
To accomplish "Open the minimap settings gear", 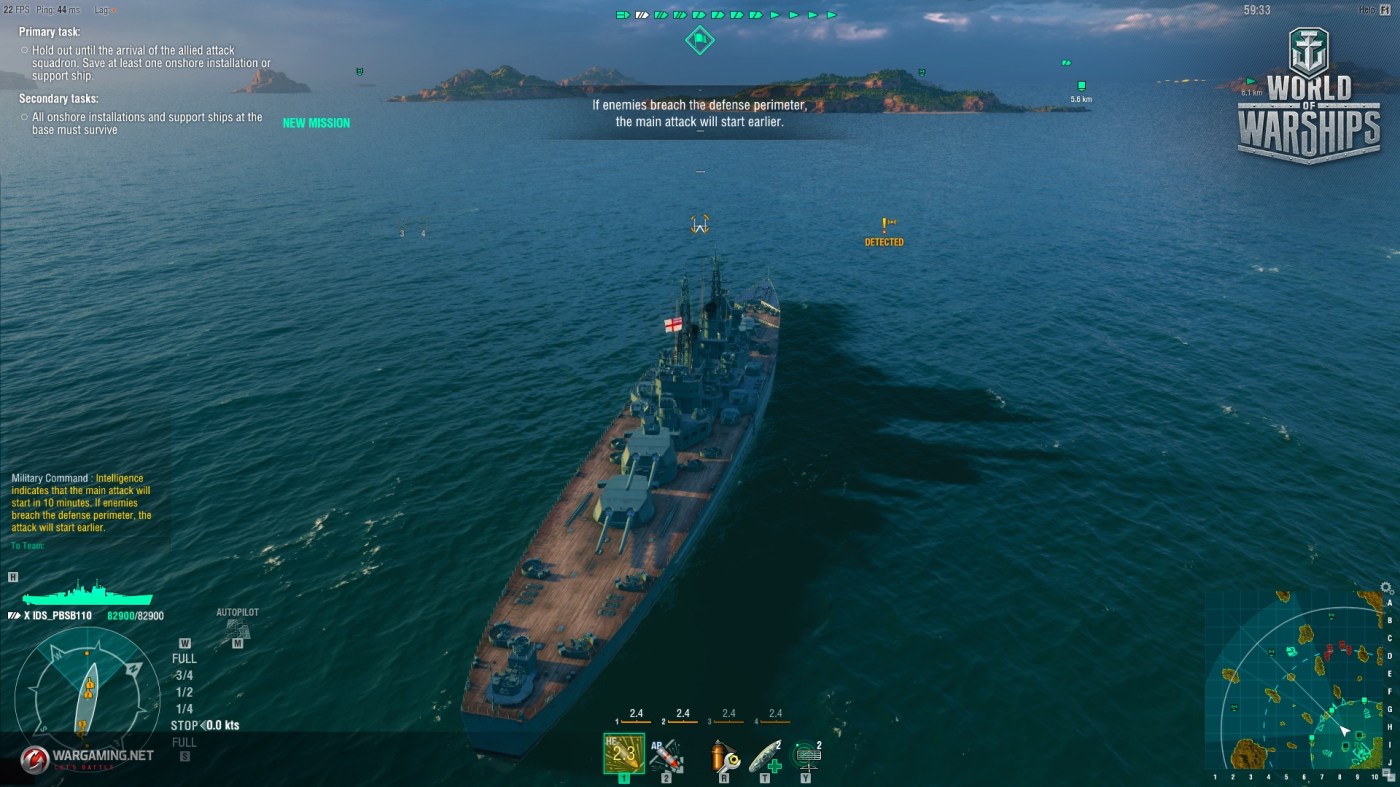I will tap(1386, 588).
